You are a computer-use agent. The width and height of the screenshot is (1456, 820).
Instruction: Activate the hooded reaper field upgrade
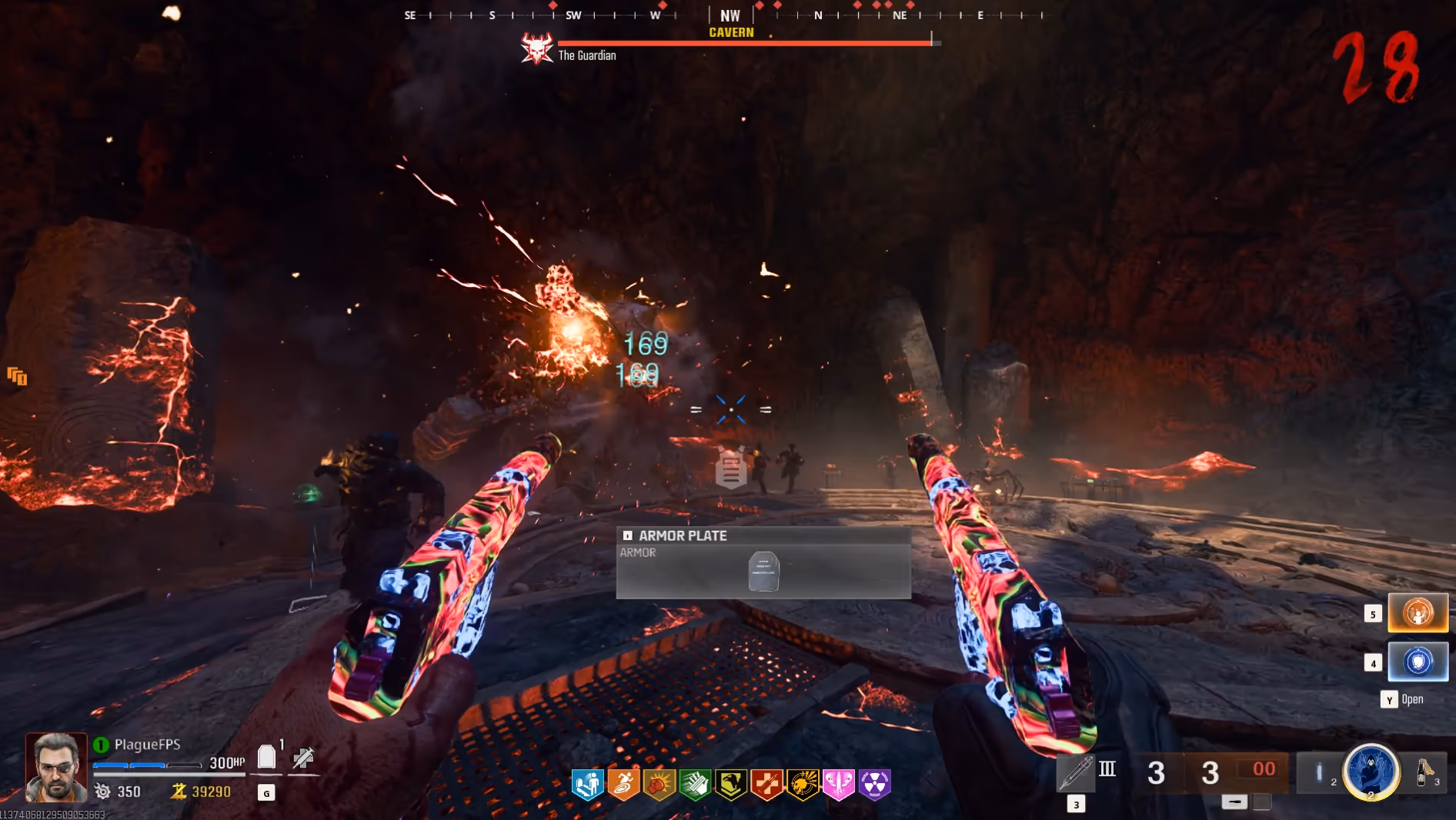click(1371, 772)
